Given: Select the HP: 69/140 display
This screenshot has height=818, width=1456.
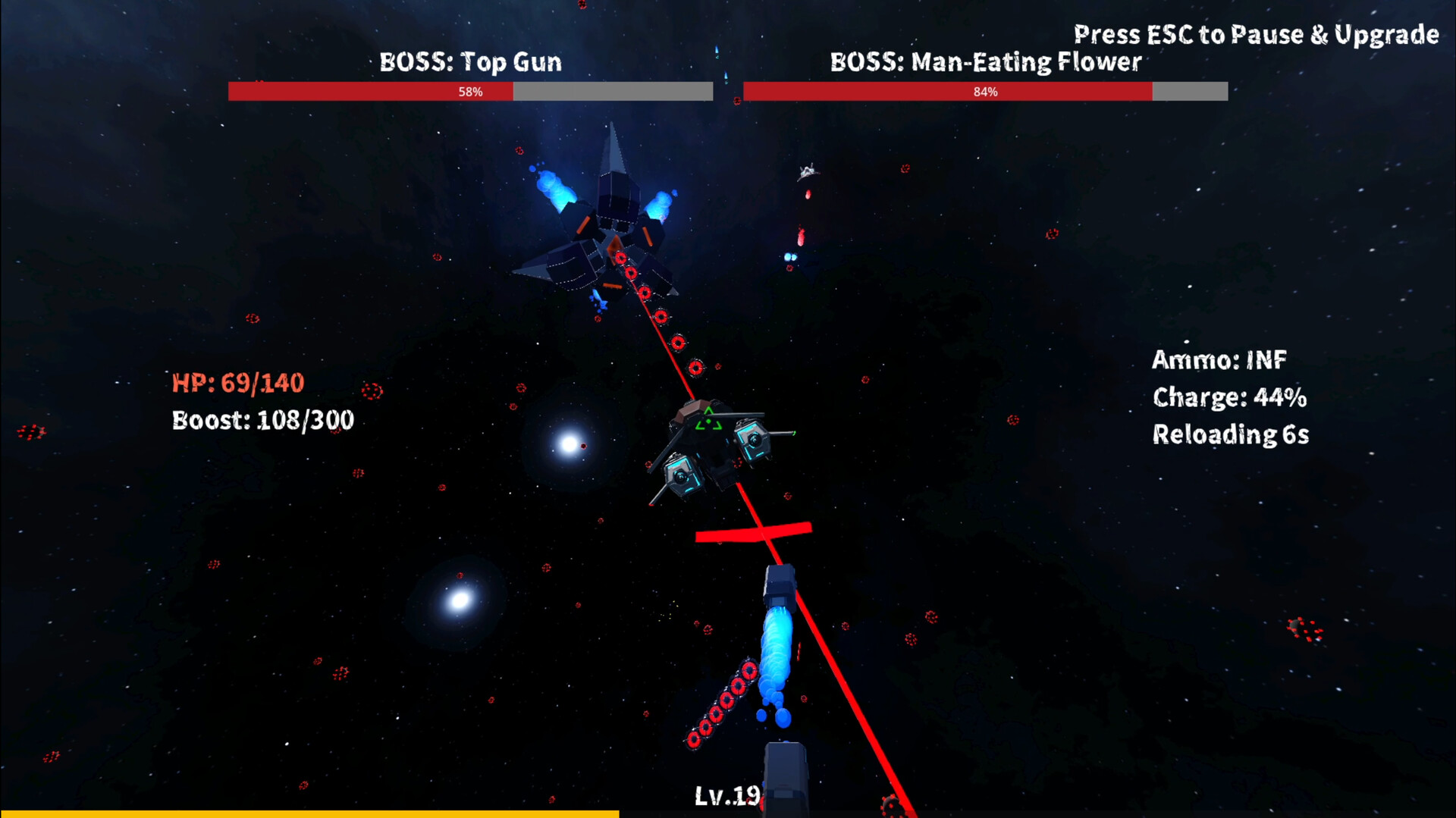Looking at the screenshot, I should click(237, 383).
